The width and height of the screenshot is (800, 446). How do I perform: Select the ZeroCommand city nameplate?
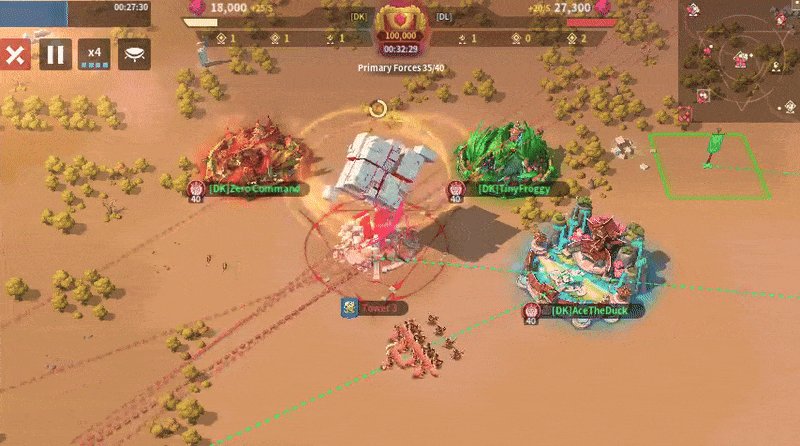pyautogui.click(x=252, y=188)
